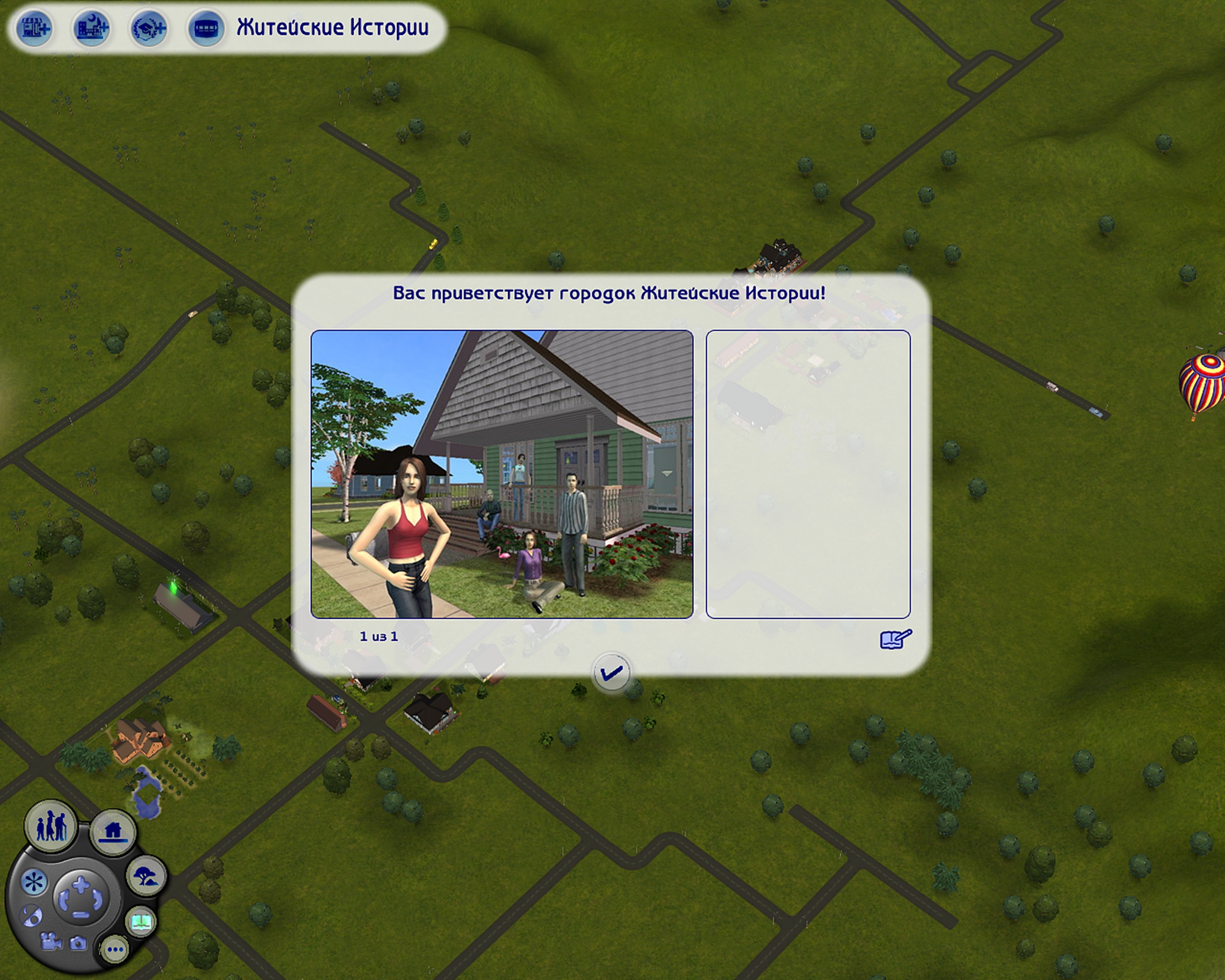Confirm the welcome dialog with the checkmark
Screen dimensions: 1225x980
[611, 673]
